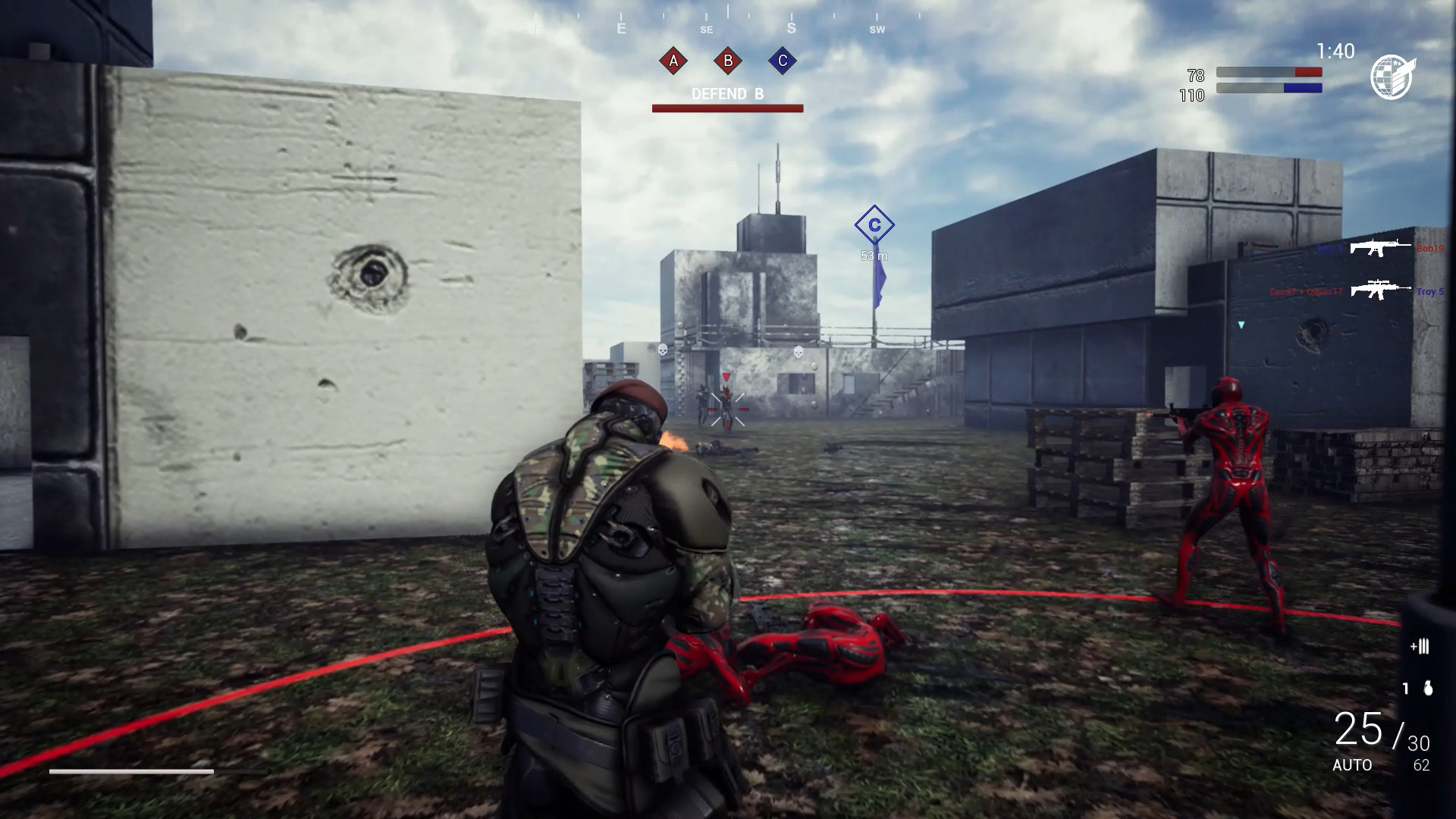Click the S heading on the compass
Viewport: 1456px width, 819px height.
coord(791,27)
